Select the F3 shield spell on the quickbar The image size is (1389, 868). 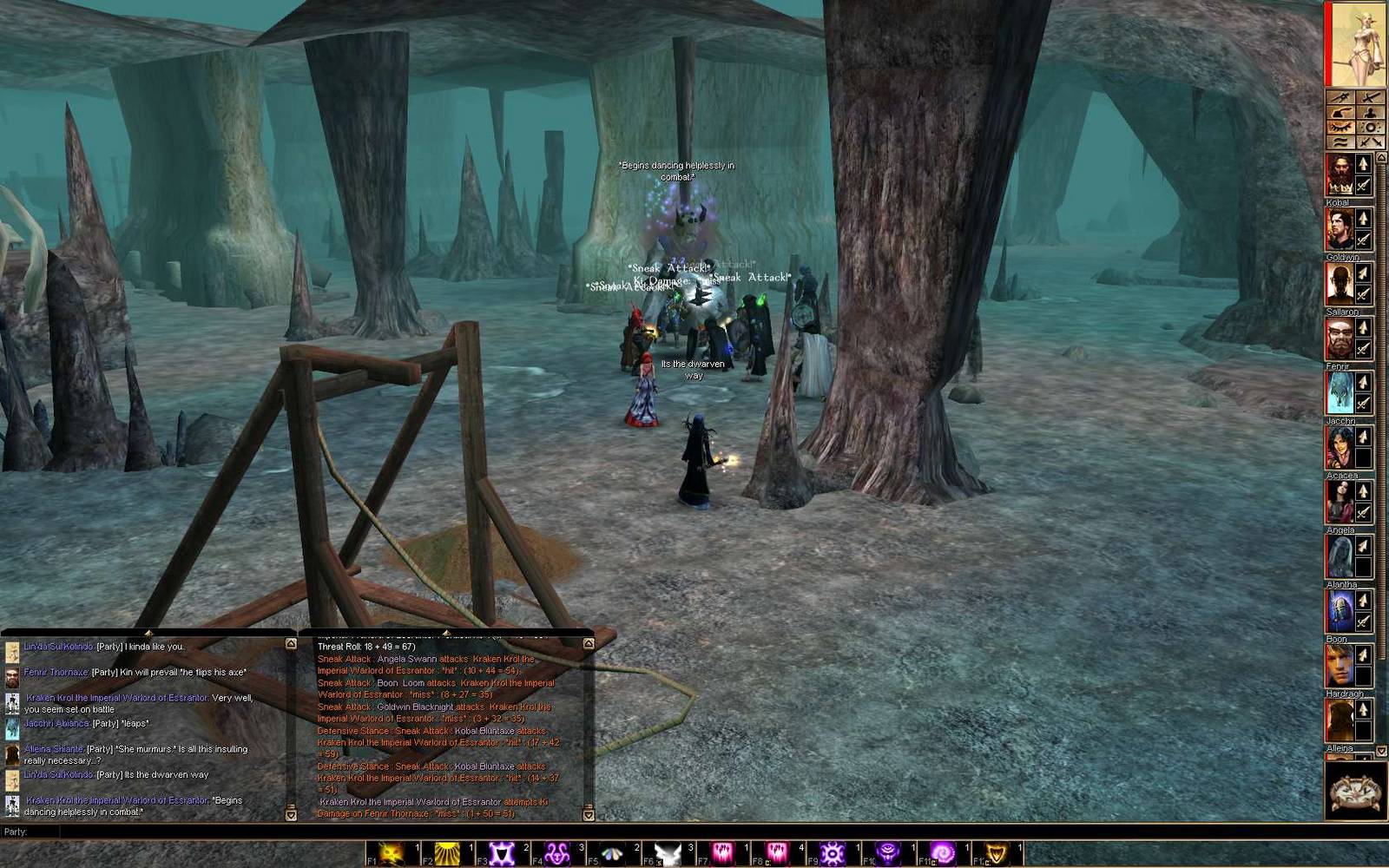pyautogui.click(x=500, y=851)
